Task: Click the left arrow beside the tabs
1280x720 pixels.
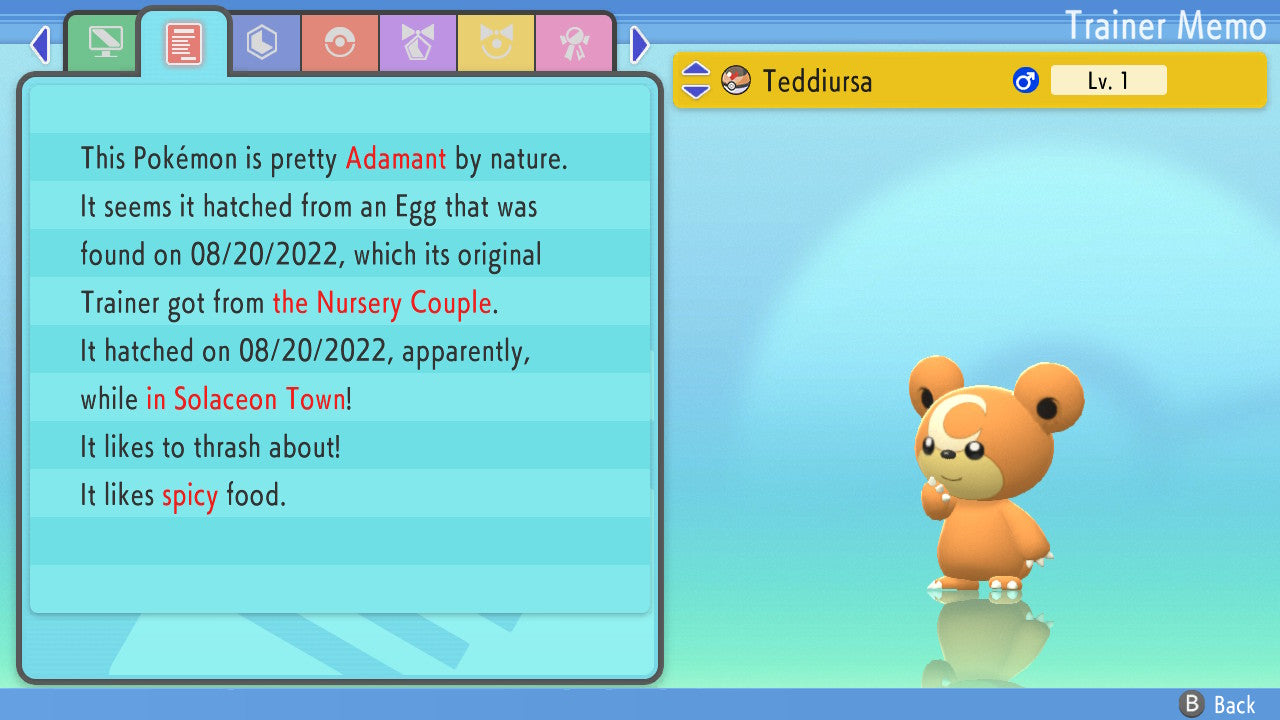Action: [40, 44]
